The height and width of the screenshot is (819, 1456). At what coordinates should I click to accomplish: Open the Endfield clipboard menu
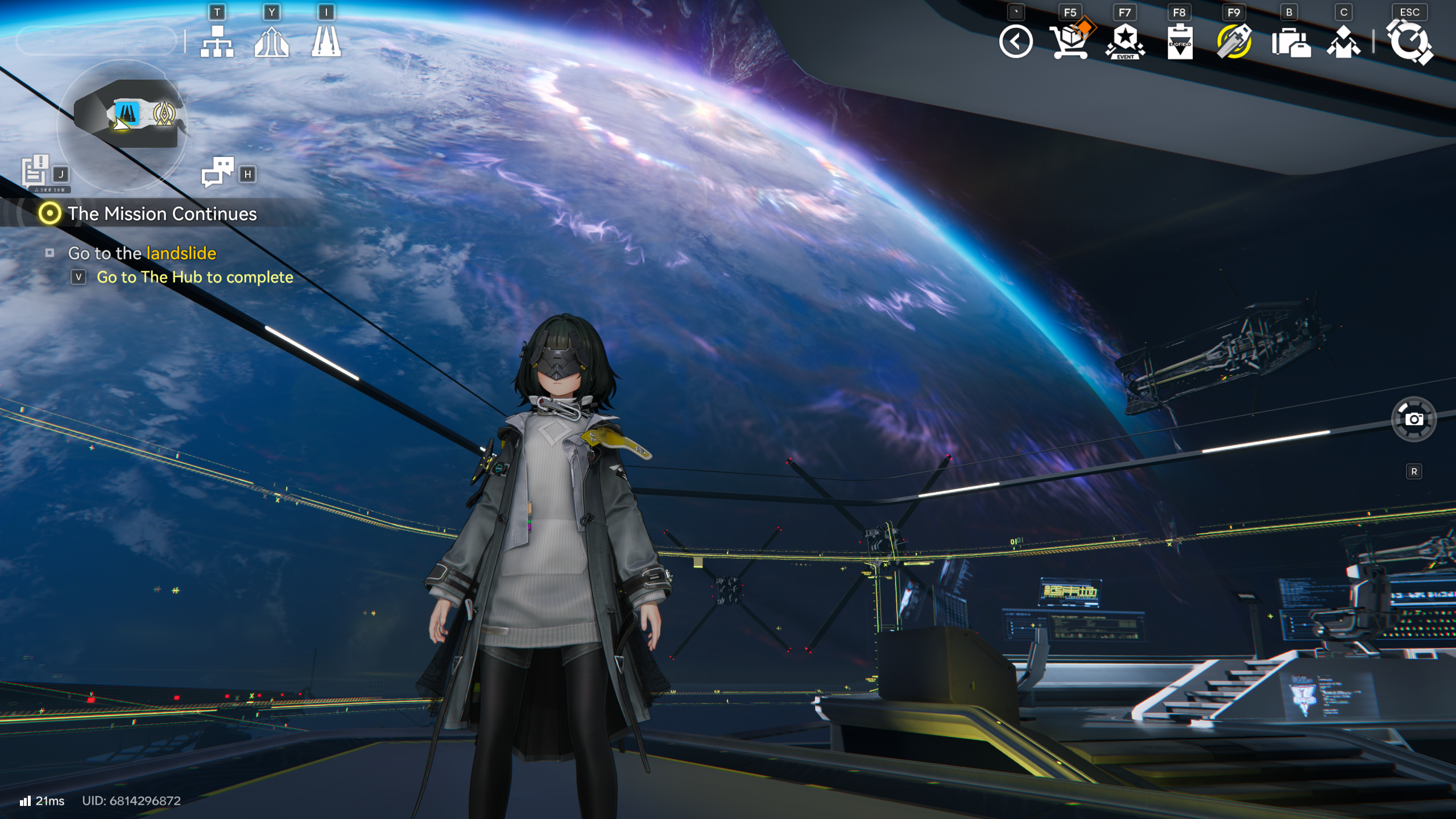[1180, 42]
